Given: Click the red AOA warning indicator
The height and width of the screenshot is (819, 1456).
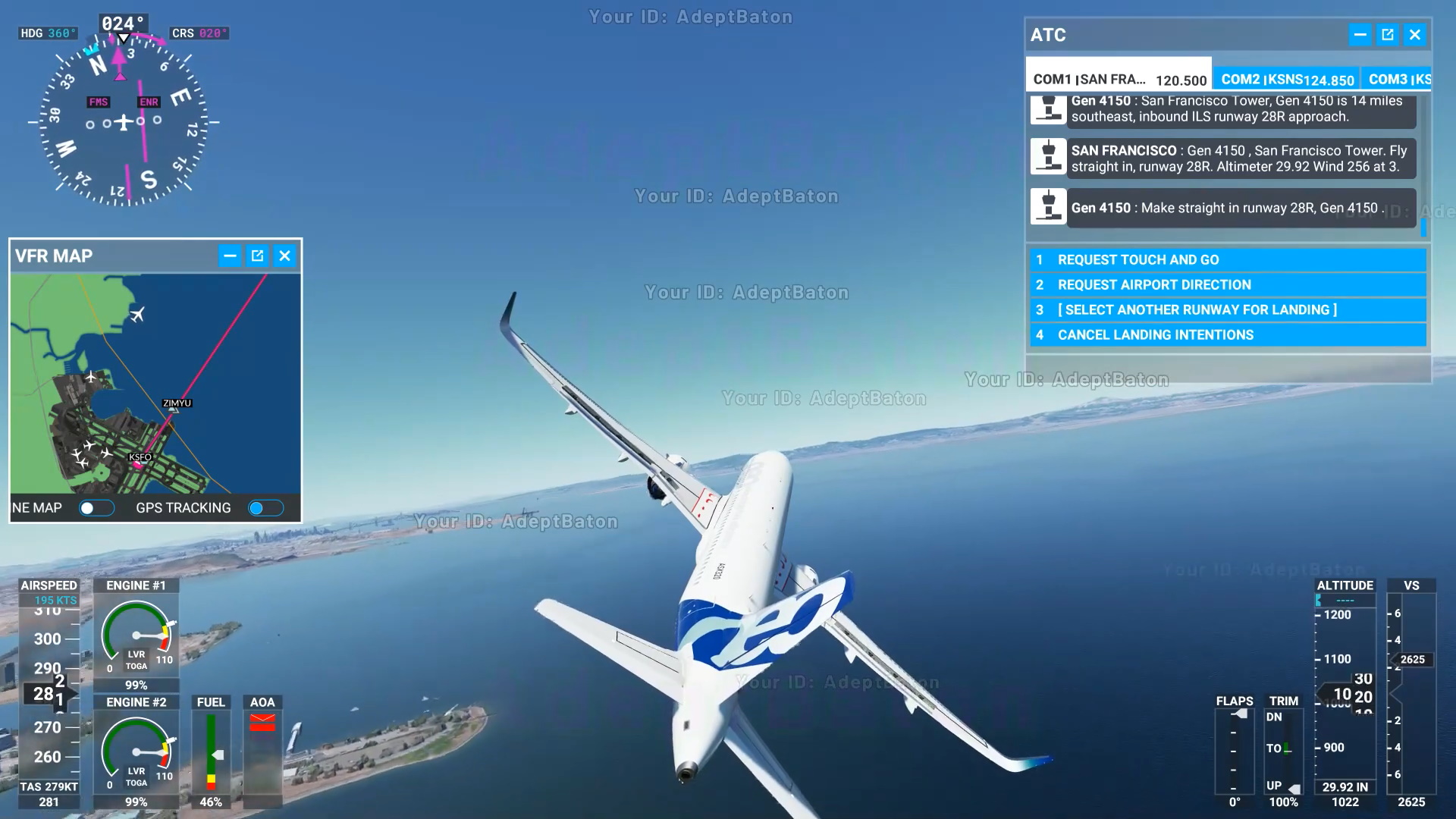Looking at the screenshot, I should click(263, 720).
